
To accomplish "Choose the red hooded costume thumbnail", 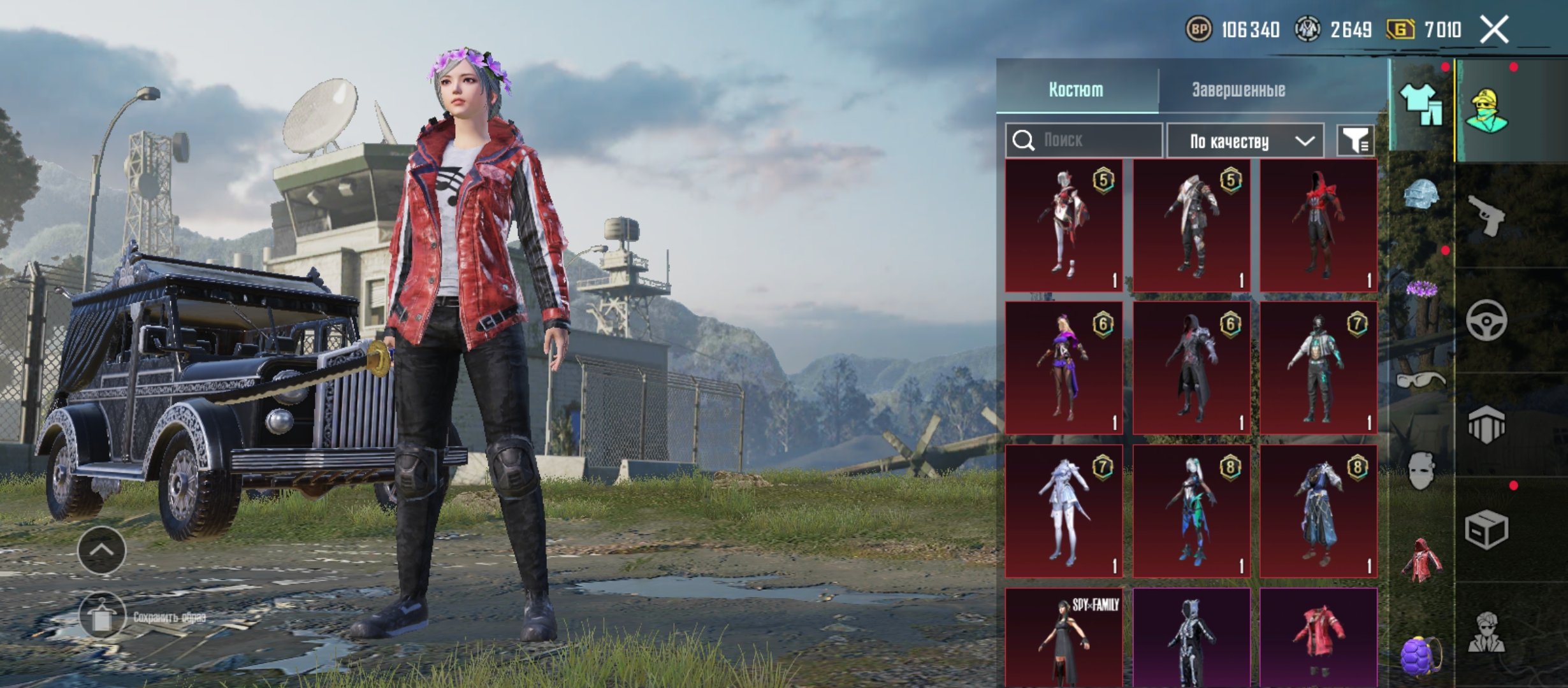I will pos(1318,226).
